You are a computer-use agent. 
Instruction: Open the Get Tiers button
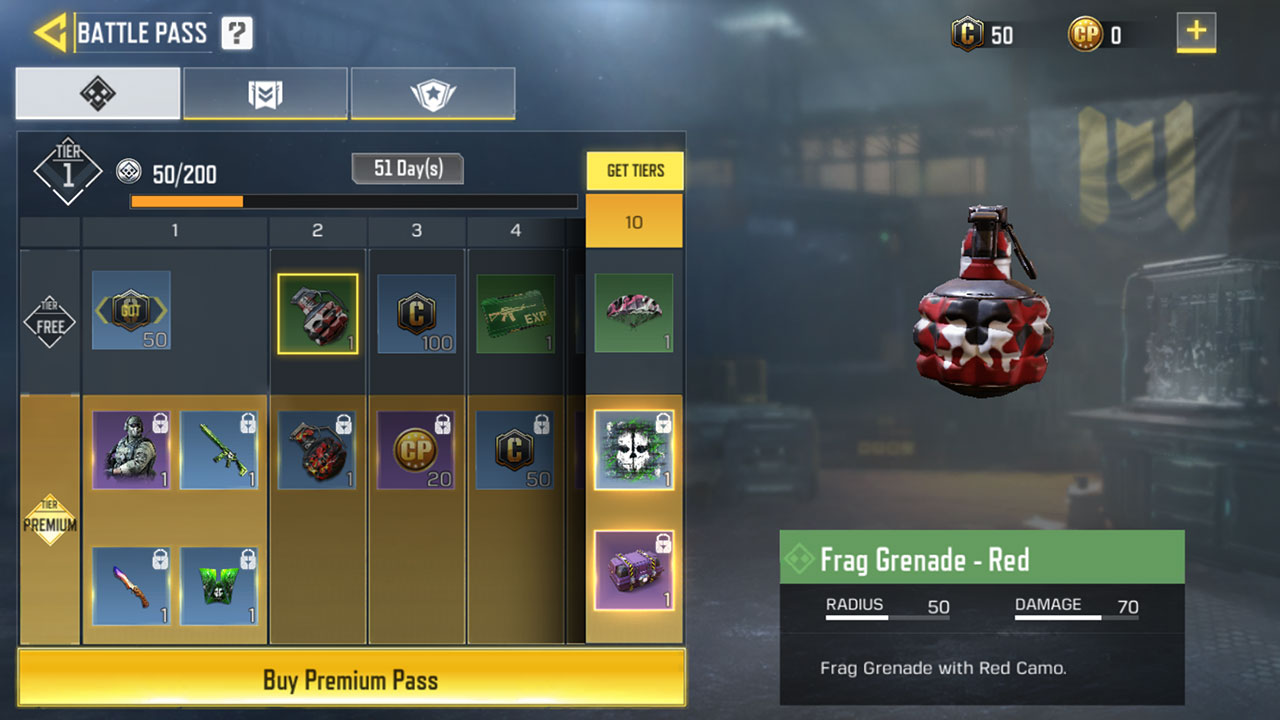pos(635,171)
